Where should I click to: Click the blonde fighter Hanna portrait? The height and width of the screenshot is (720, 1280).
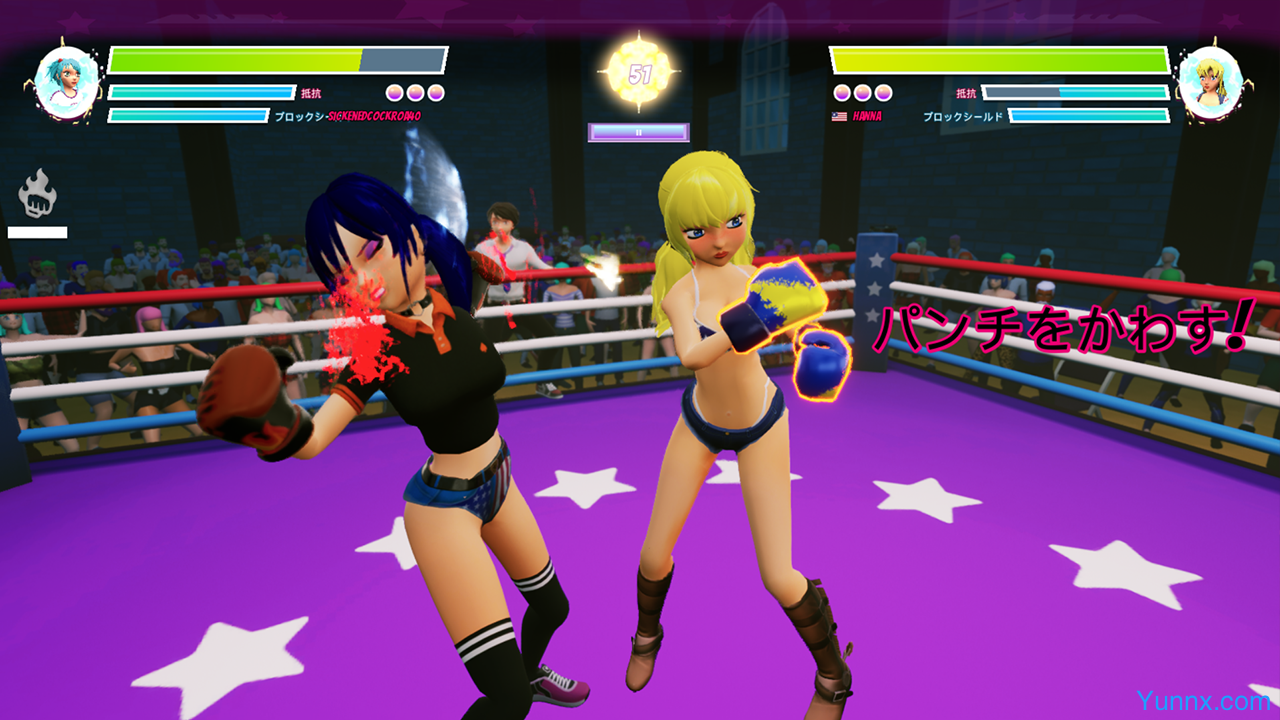[x=1210, y=82]
